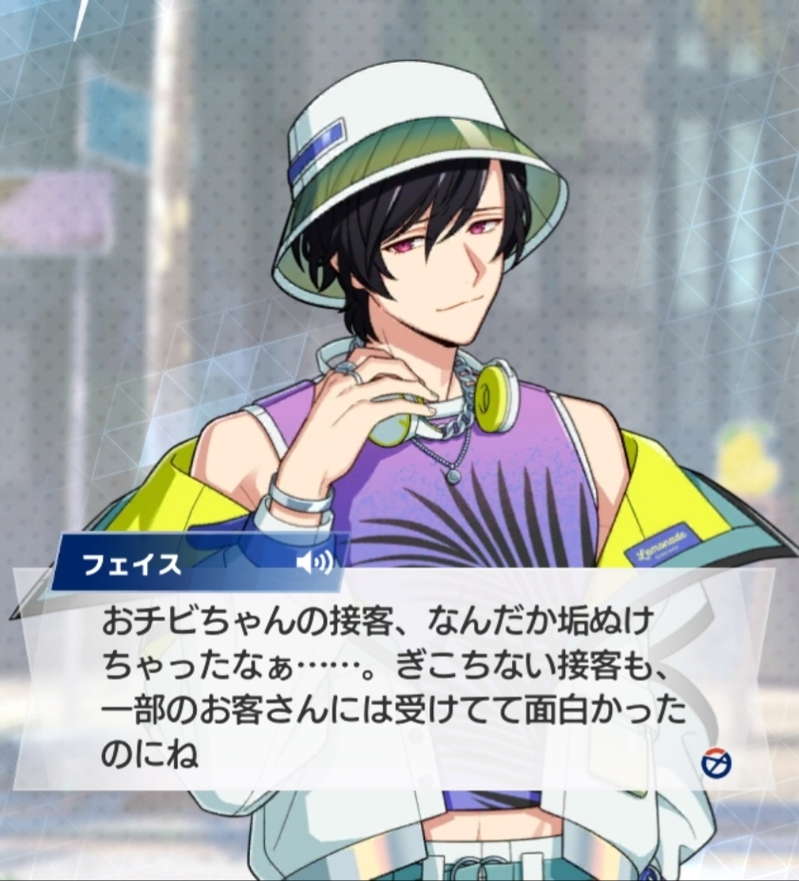The image size is (799, 881).
Task: Click the round continue indicator in the dialogue box
Action: (x=716, y=763)
